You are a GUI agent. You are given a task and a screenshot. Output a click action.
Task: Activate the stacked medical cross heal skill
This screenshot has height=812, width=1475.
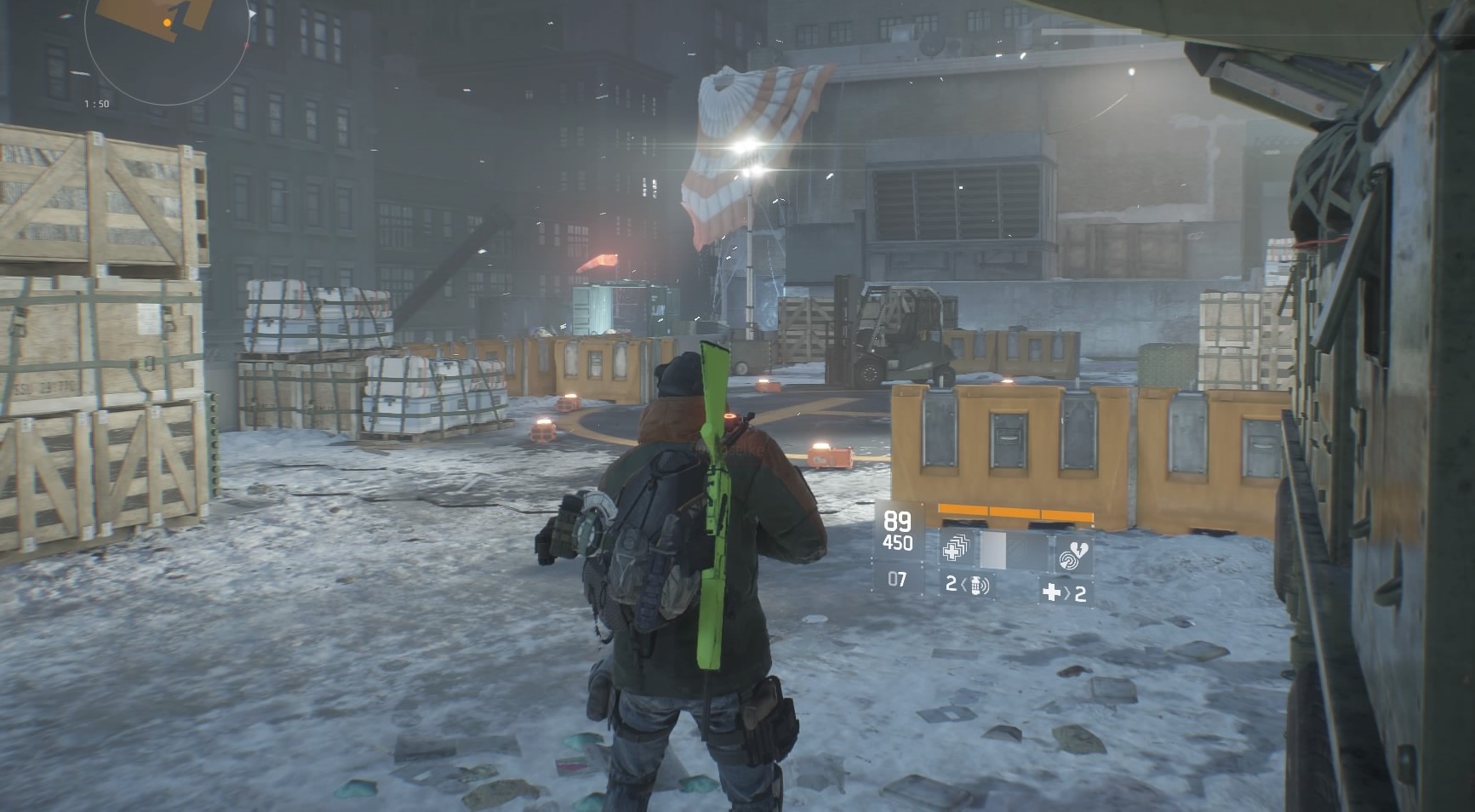[x=955, y=551]
